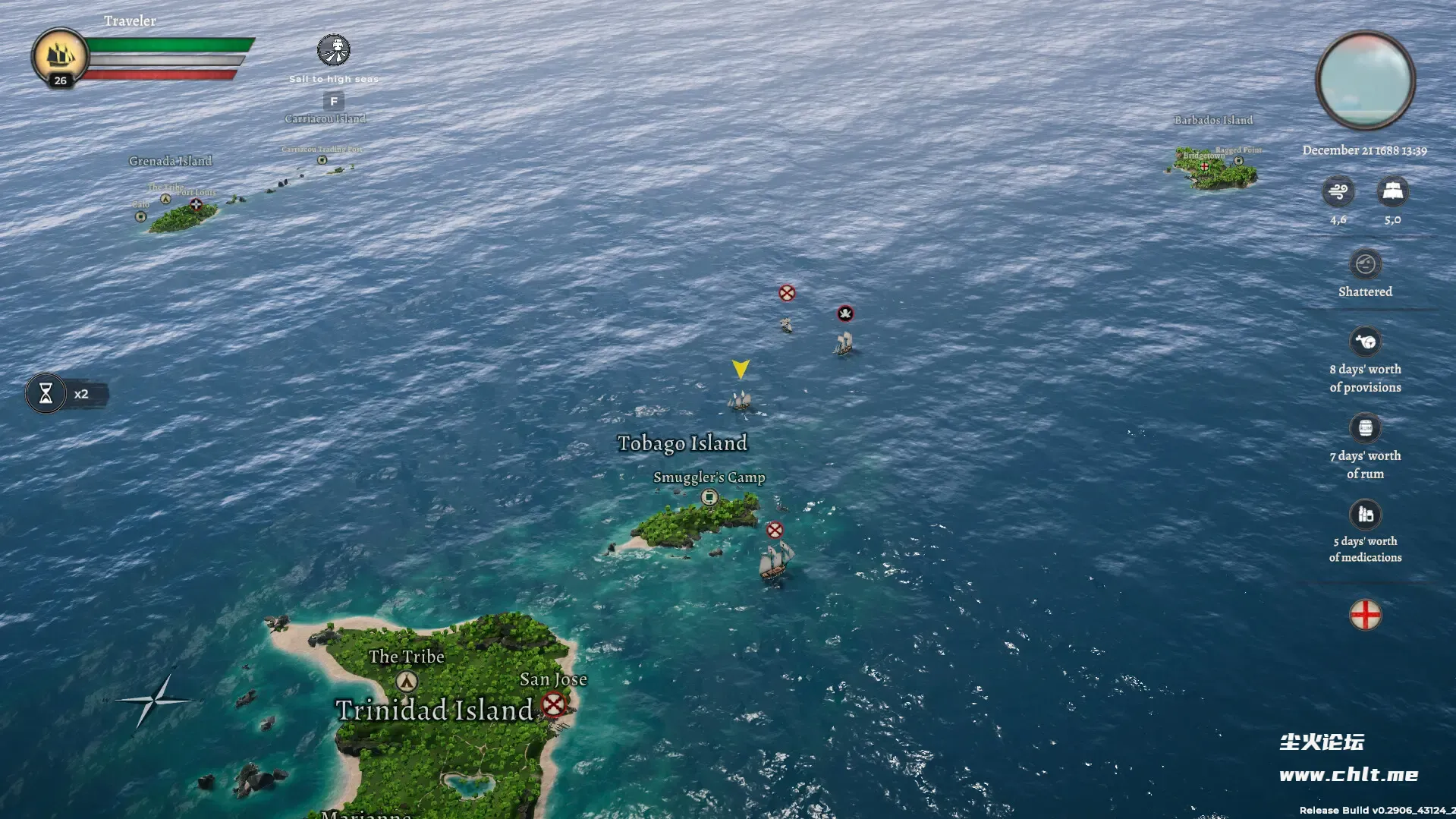Open the round spyglass minimap

pos(1365,80)
